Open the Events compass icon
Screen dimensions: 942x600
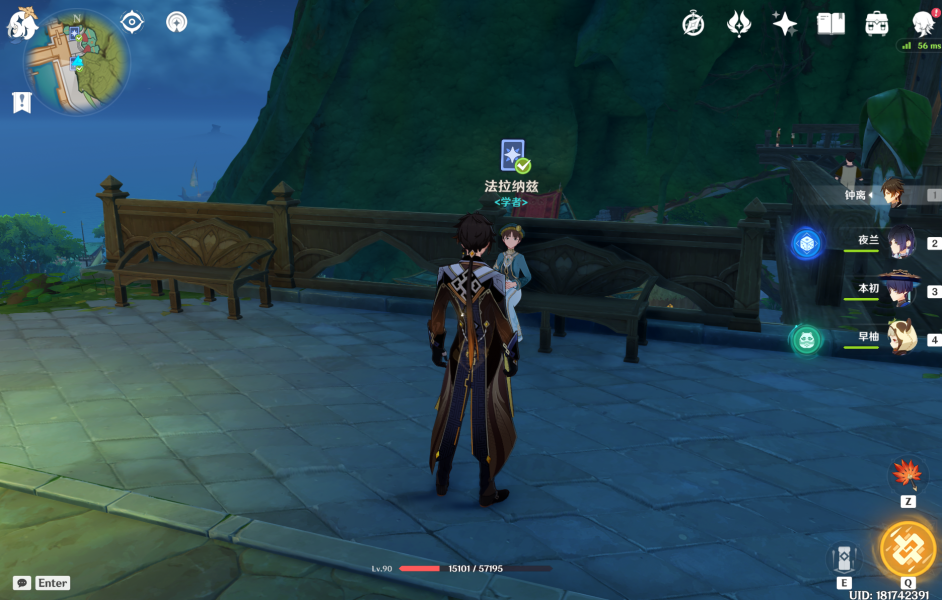pyautogui.click(x=693, y=24)
